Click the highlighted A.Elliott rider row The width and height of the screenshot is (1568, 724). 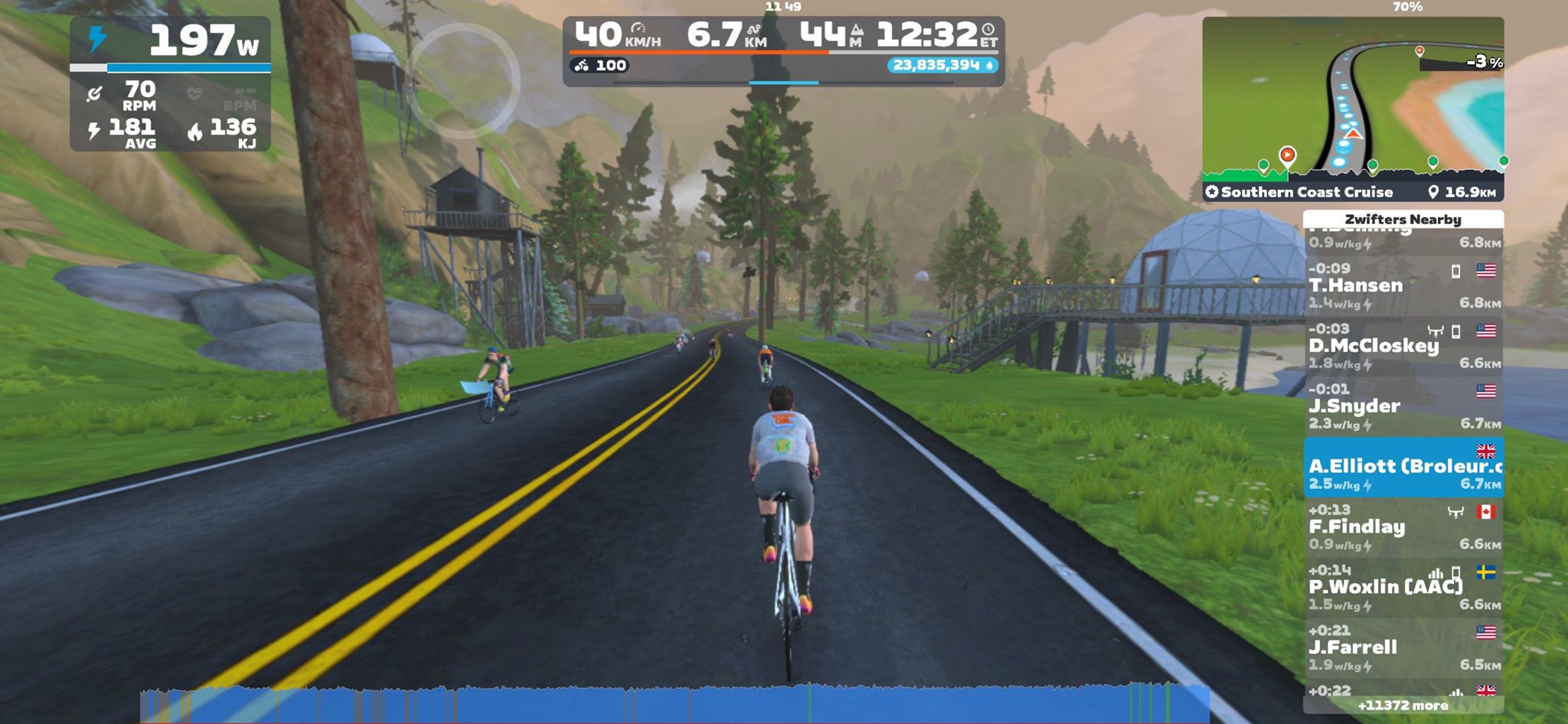(1403, 467)
